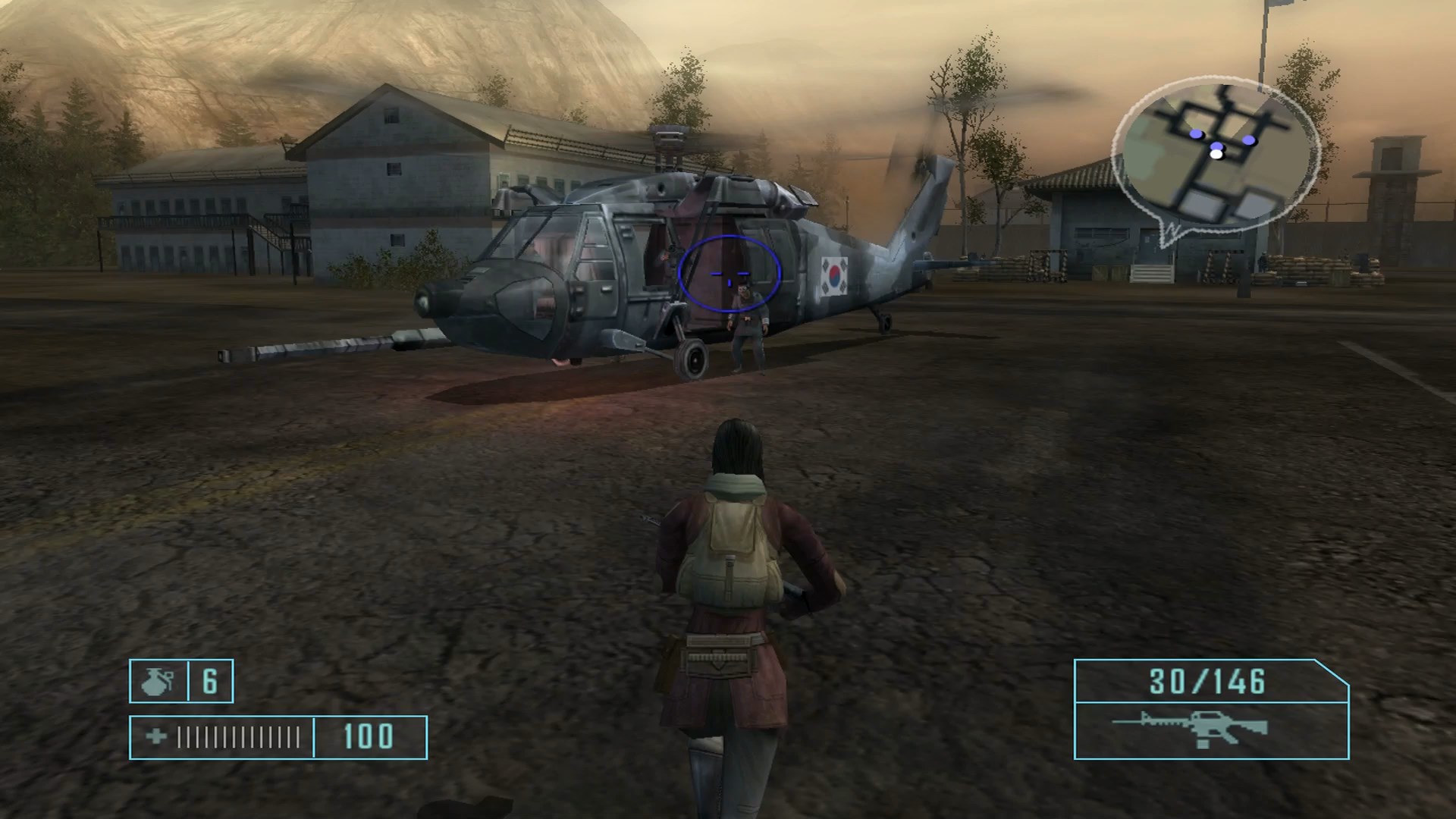
Task: Click the grenade icon
Action: 157,681
